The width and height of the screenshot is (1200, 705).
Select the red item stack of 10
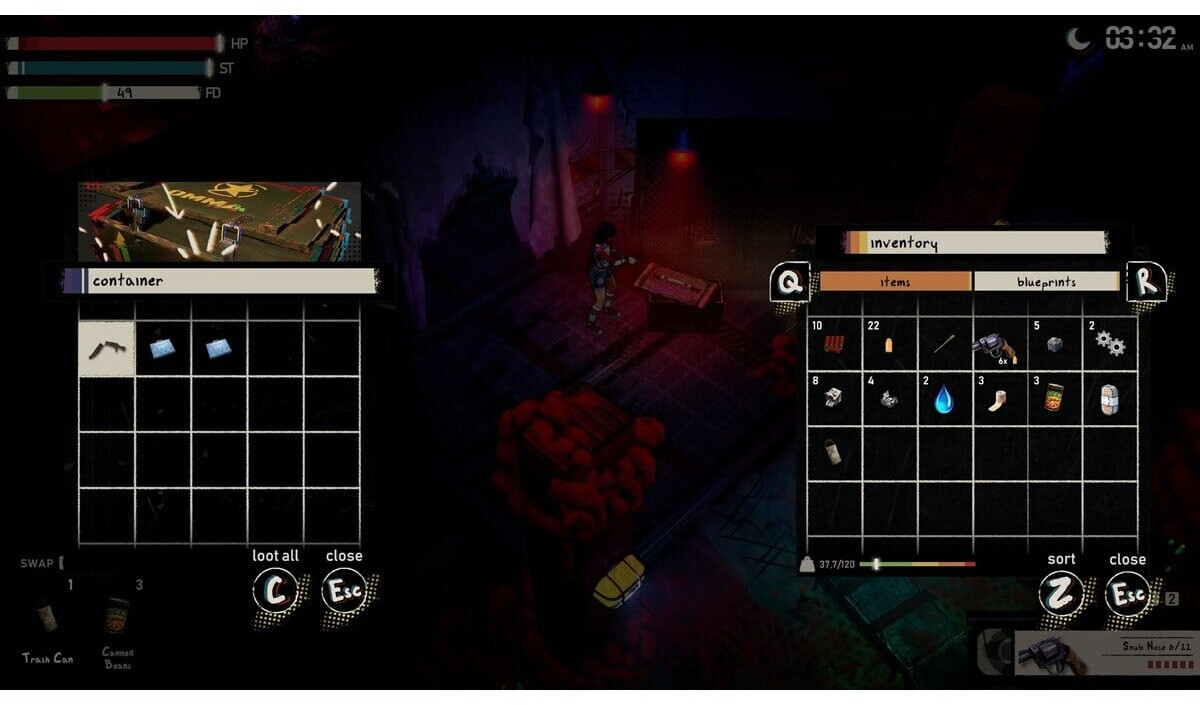pyautogui.click(x=834, y=346)
